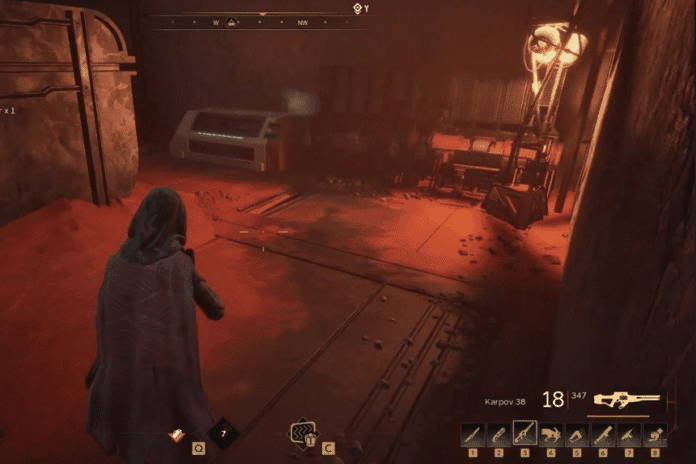
Task: Pick the angled tool in hotbar slot 5
Action: 577,434
